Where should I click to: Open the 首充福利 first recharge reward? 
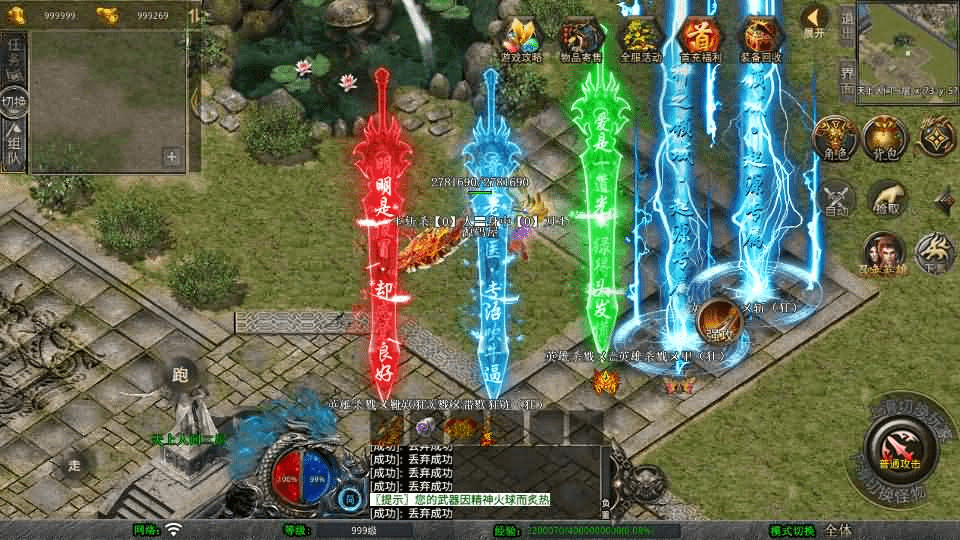(x=700, y=38)
